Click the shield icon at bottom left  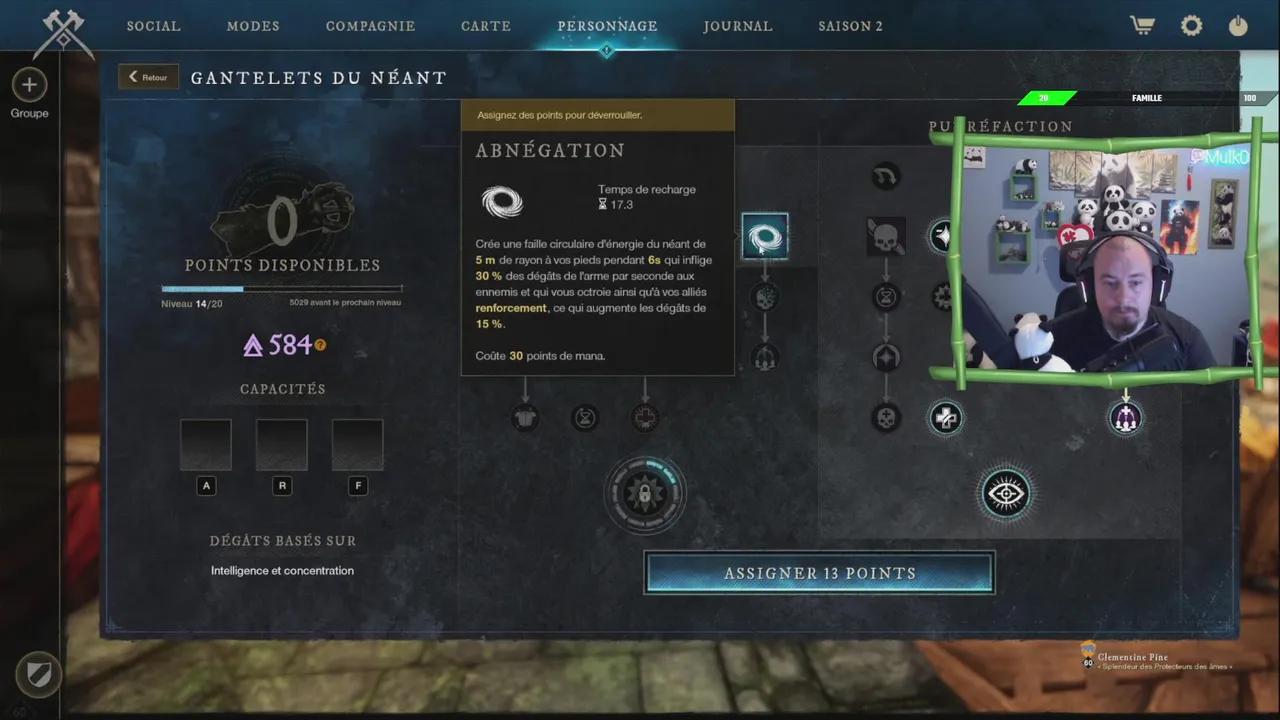coord(38,675)
